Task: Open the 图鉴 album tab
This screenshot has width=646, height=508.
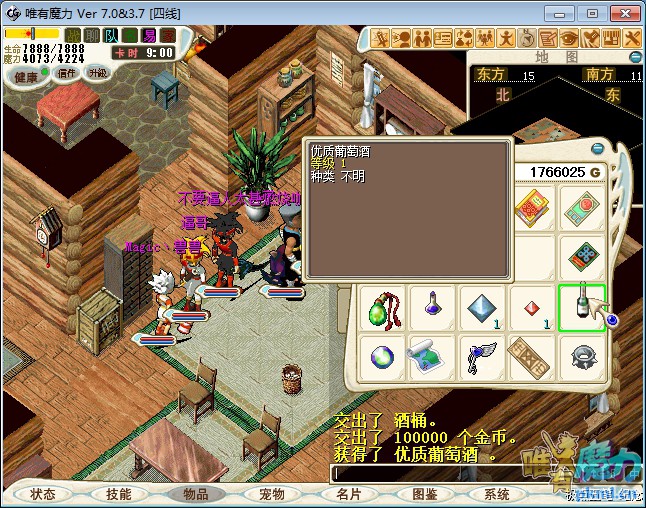Action: click(424, 494)
